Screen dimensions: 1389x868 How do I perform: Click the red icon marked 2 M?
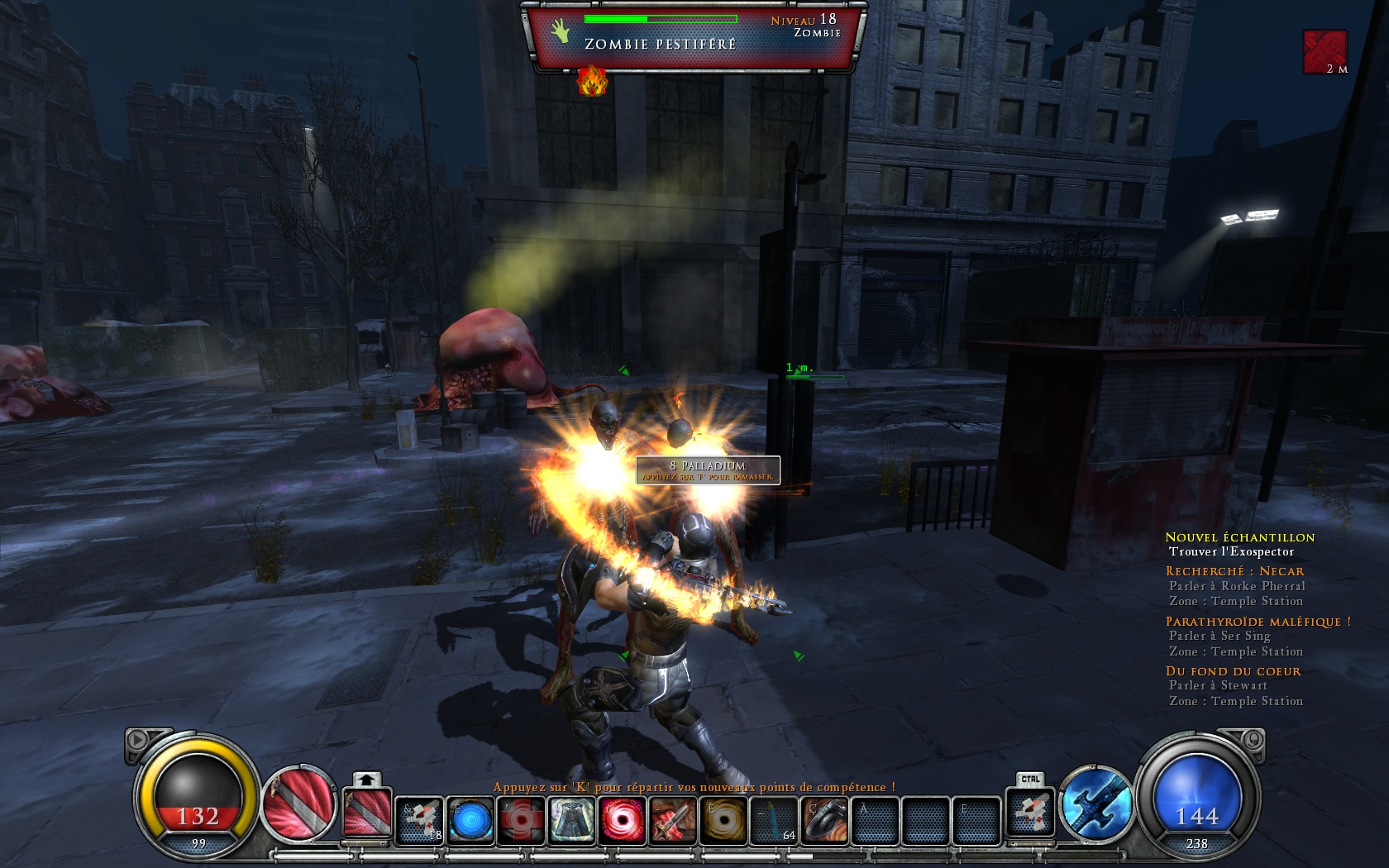(x=1325, y=51)
